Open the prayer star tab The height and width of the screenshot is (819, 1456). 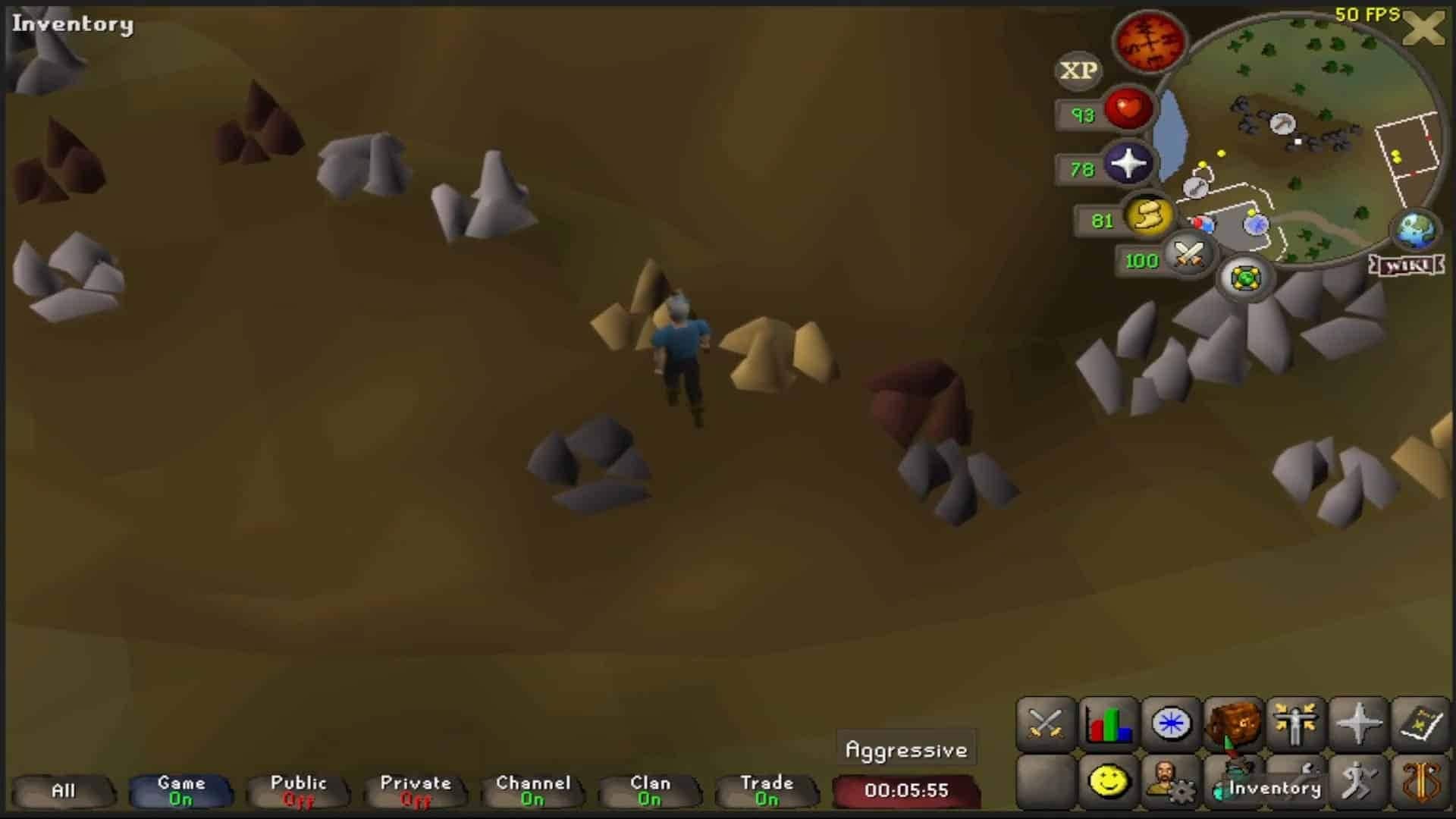(1357, 723)
